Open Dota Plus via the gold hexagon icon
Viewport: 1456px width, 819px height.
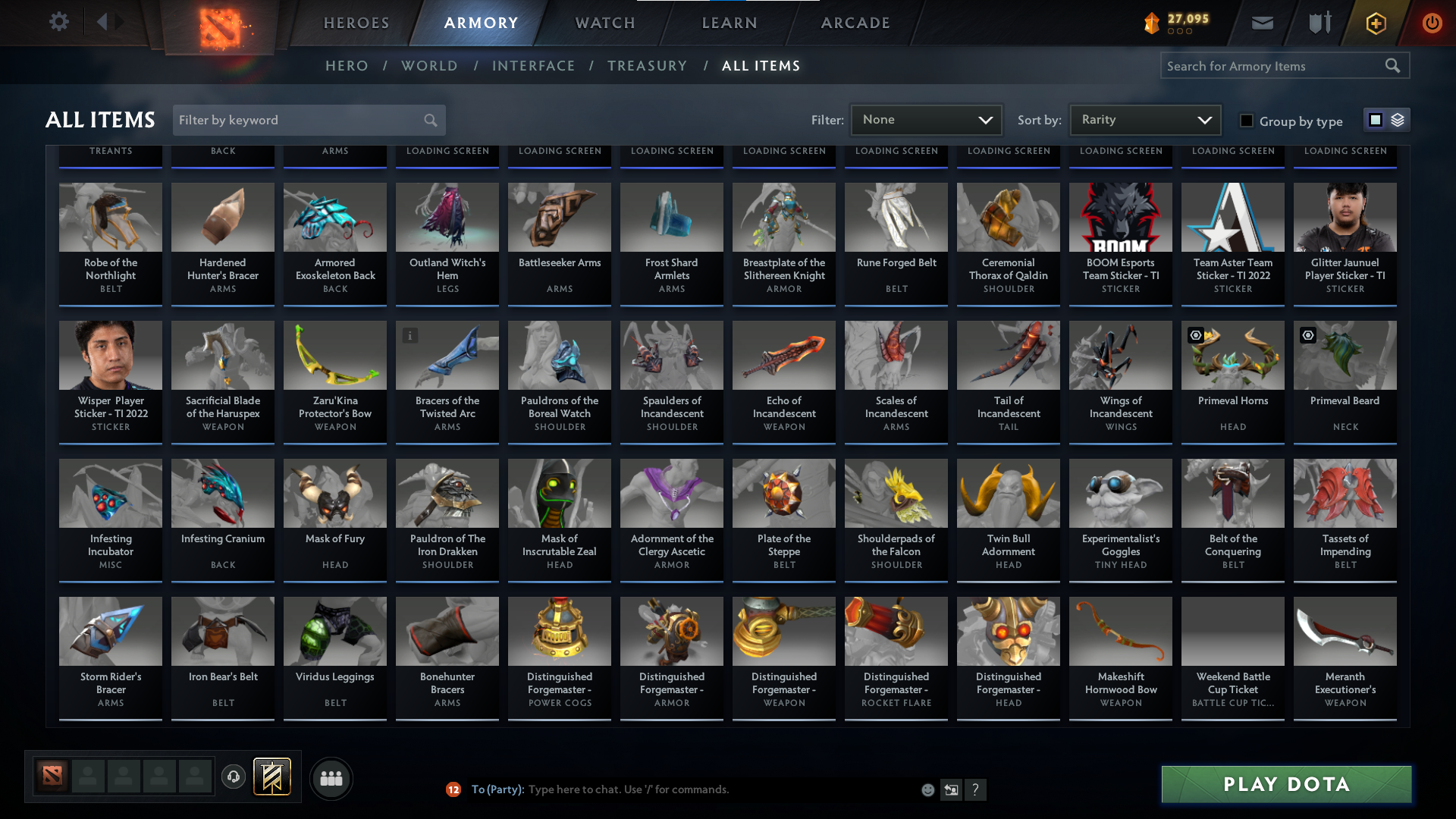pyautogui.click(x=1375, y=23)
